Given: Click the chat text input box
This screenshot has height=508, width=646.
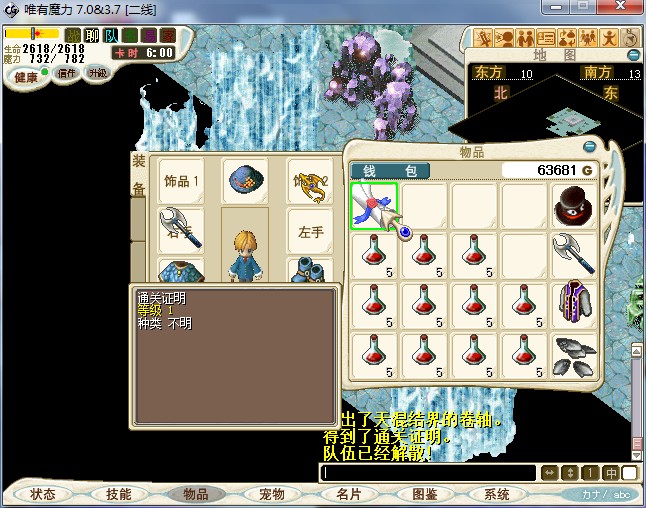Looking at the screenshot, I should [x=427, y=472].
